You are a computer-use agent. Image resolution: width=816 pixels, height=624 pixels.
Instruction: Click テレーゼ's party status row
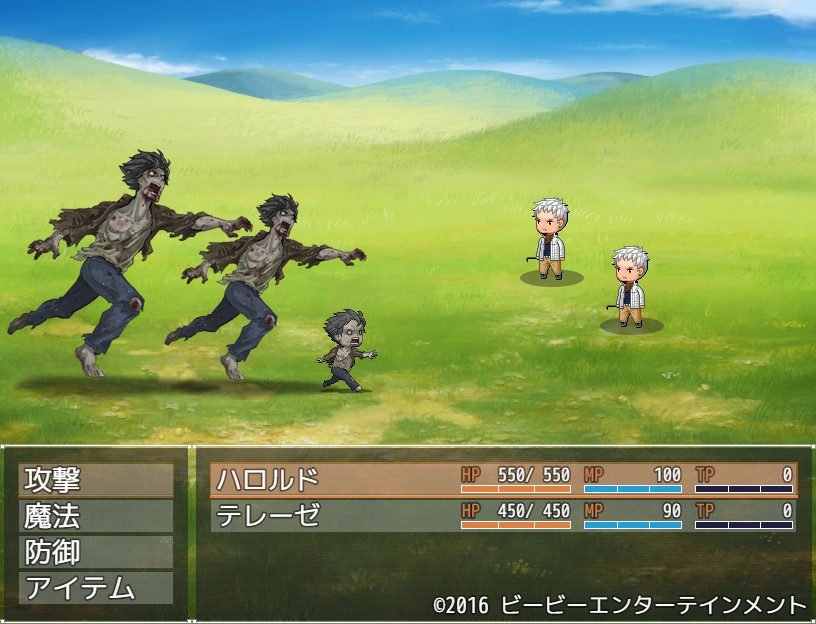click(503, 516)
